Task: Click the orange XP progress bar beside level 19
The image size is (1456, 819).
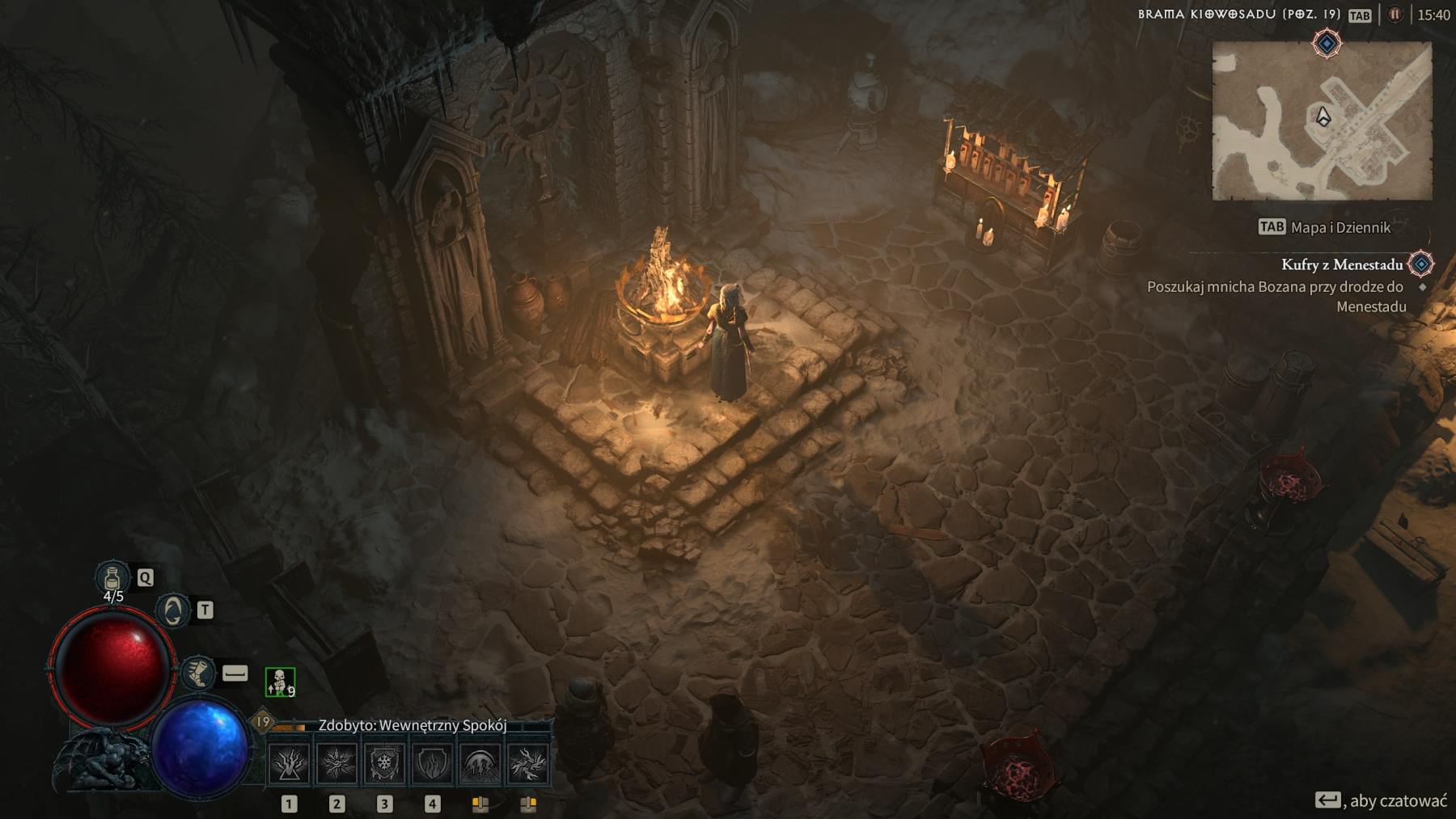Action: (x=289, y=727)
